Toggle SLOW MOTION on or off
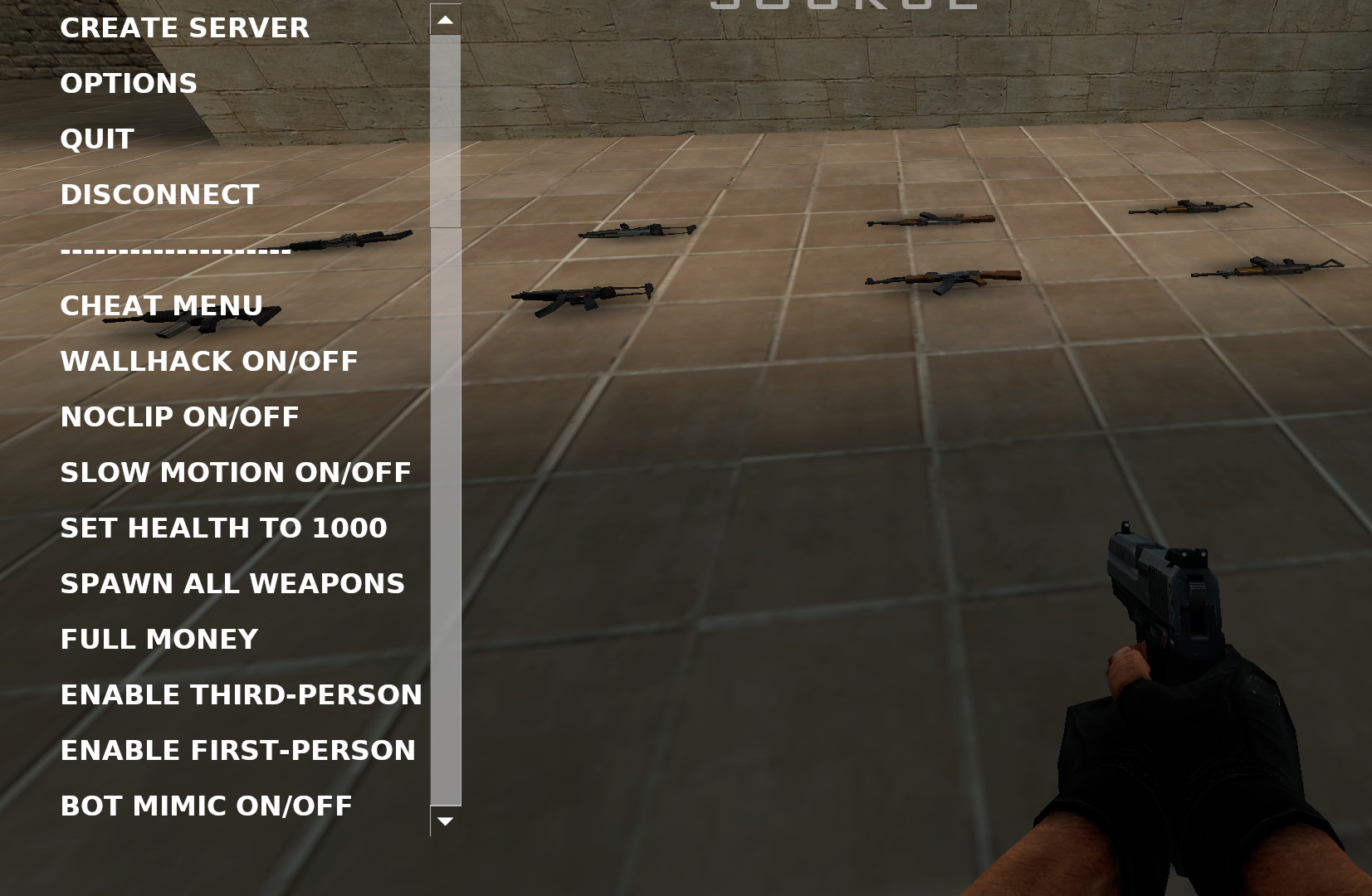The height and width of the screenshot is (896, 1372). coord(234,472)
